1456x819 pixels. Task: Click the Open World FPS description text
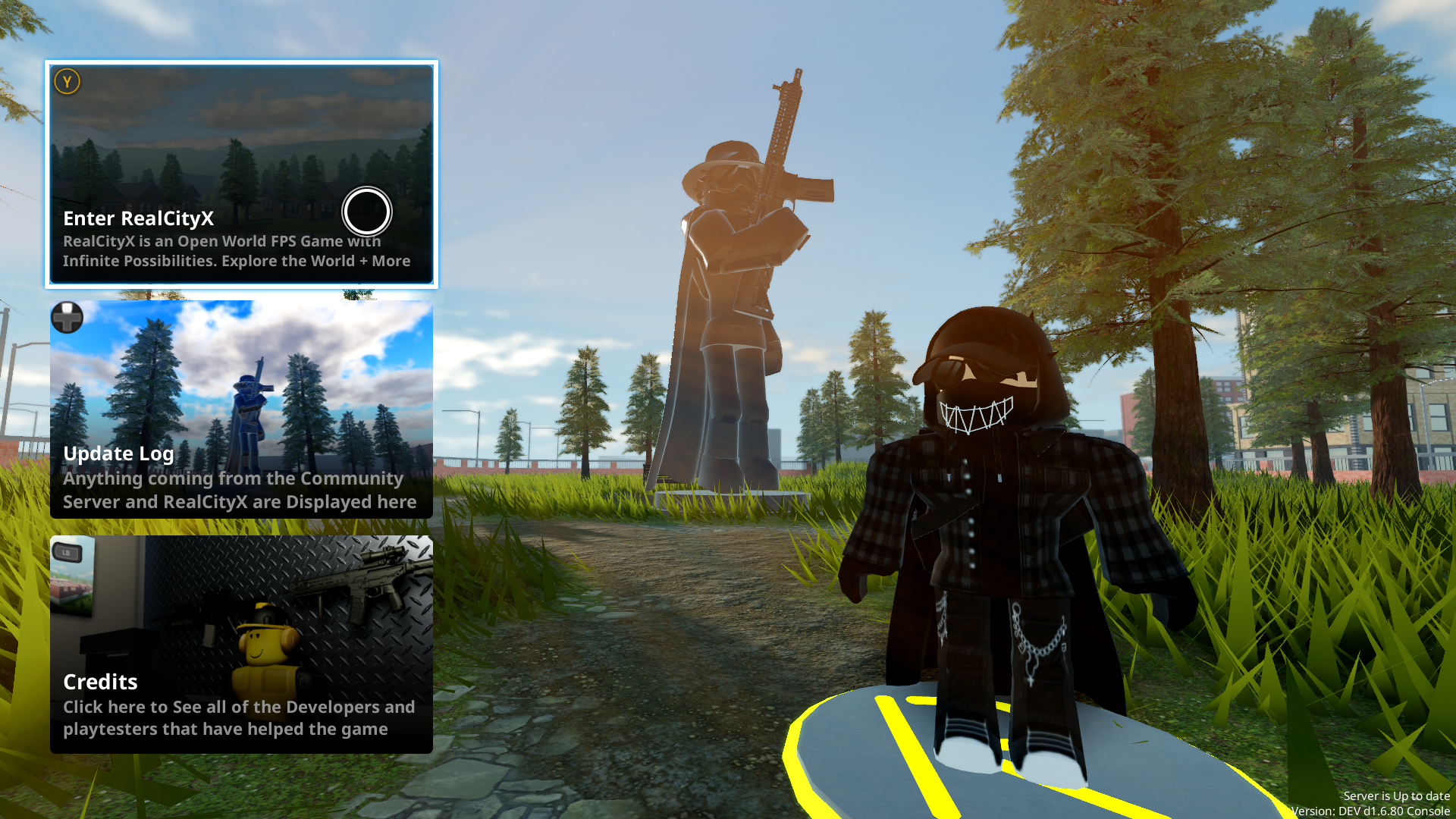point(236,251)
